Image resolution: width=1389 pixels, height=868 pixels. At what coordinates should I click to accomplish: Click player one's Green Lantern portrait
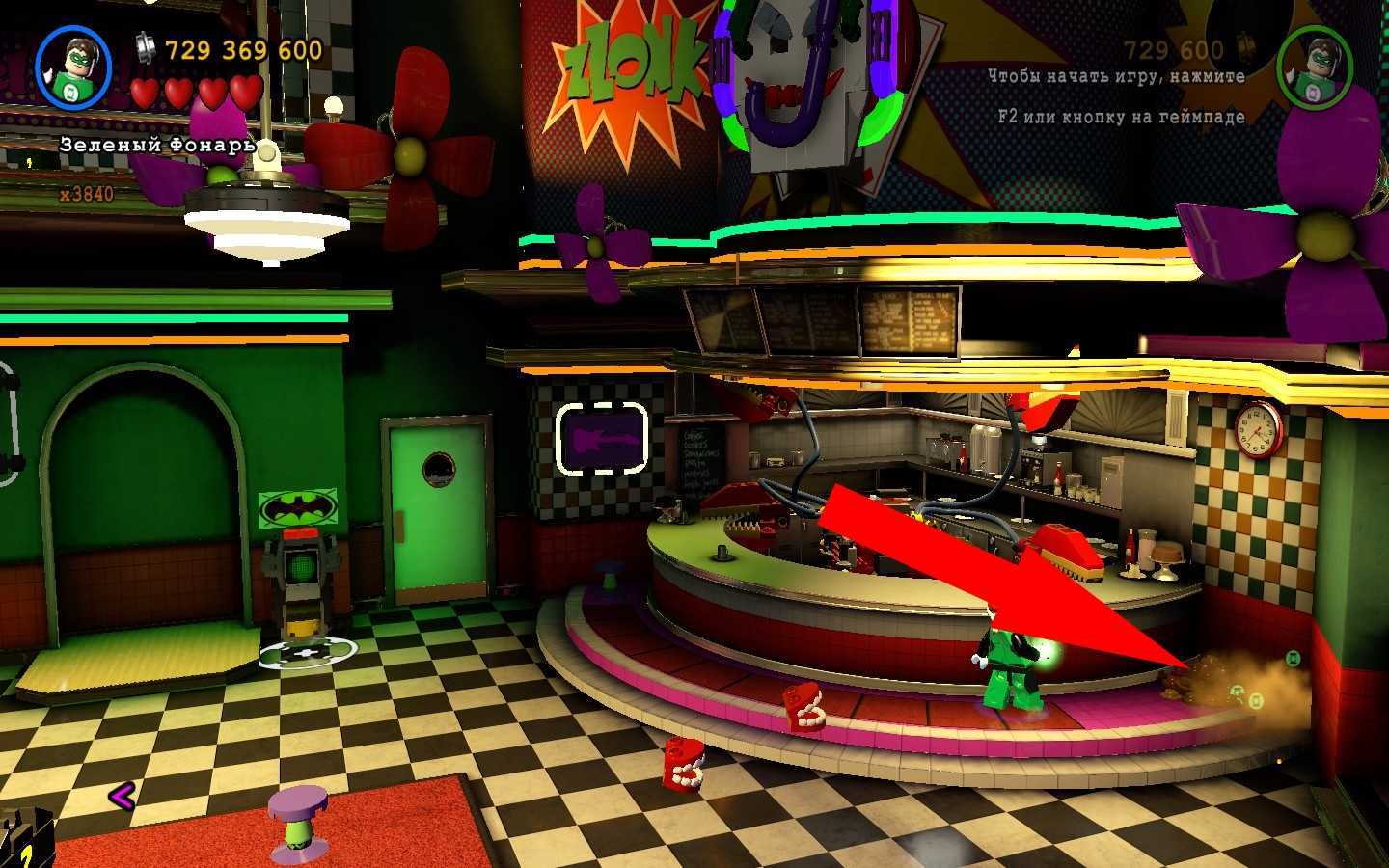(73, 68)
